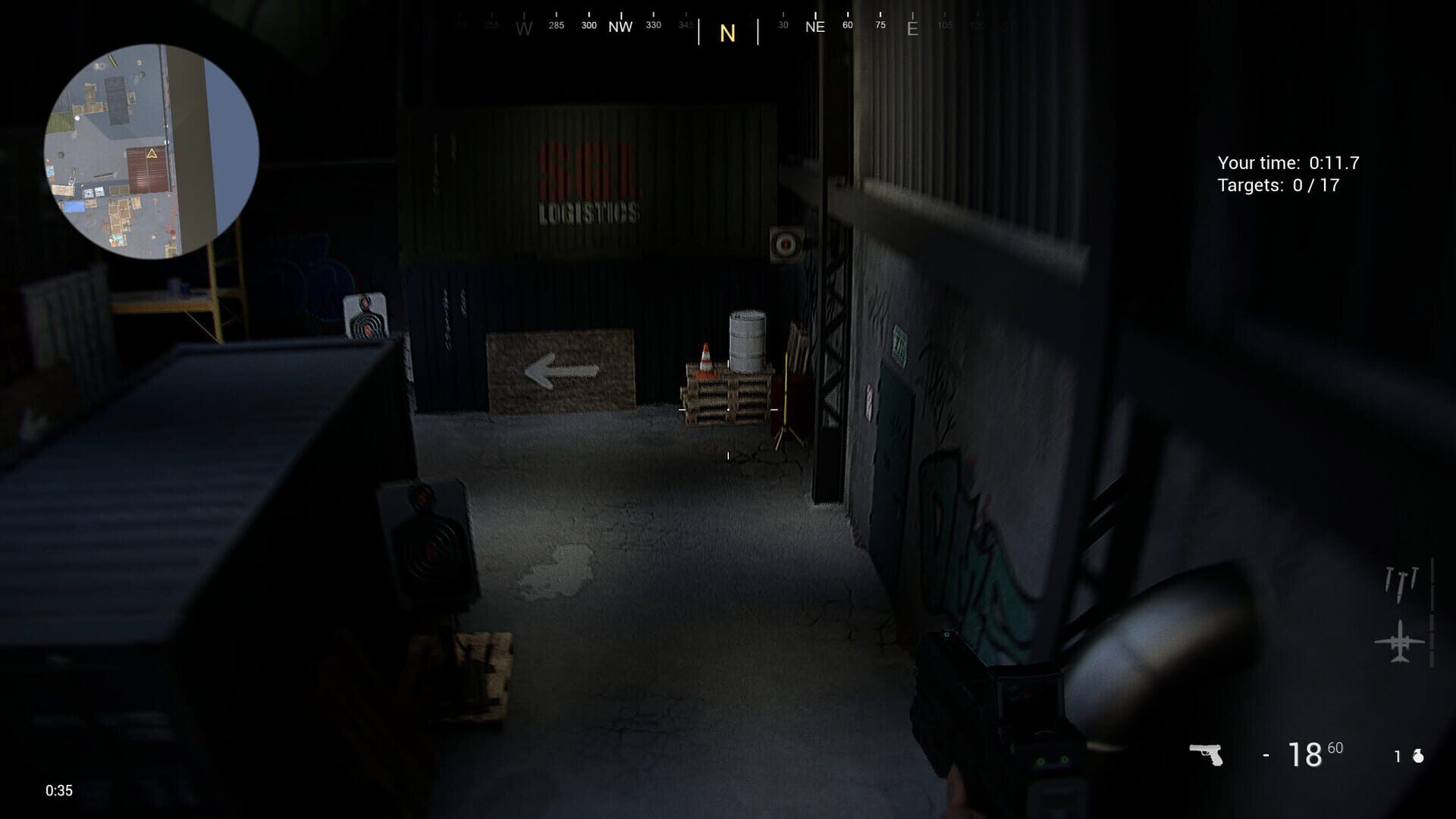Screen dimensions: 1456x819
Task: Select the airplane support icon
Action: tap(1399, 641)
